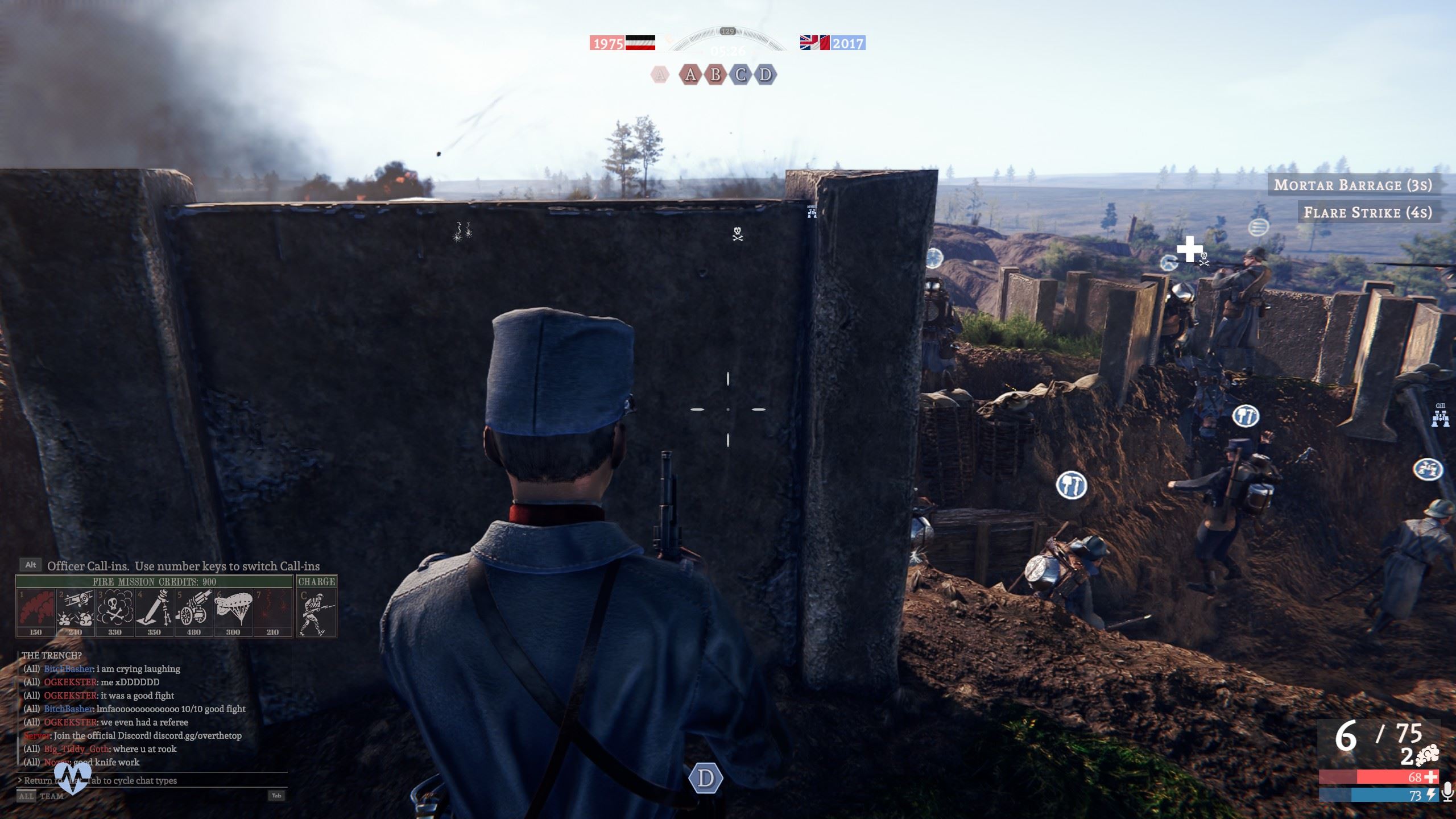Image resolution: width=1456 pixels, height=819 pixels.
Task: Click the objective D hexagon at bottom center
Action: point(706,779)
